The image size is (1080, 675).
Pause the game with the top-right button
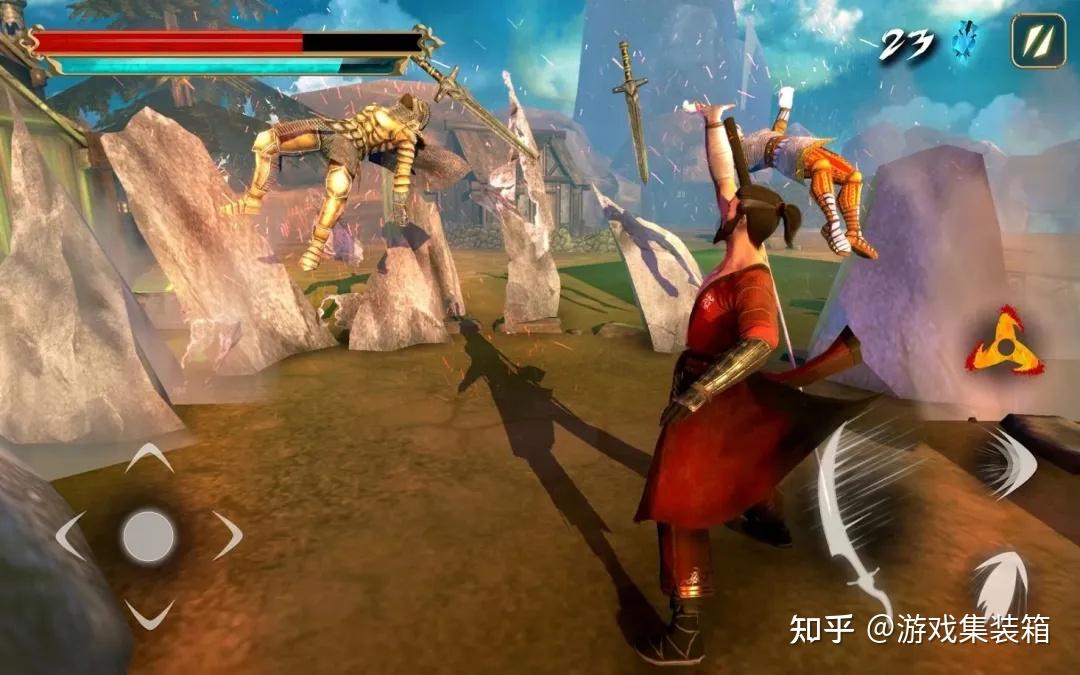1037,41
